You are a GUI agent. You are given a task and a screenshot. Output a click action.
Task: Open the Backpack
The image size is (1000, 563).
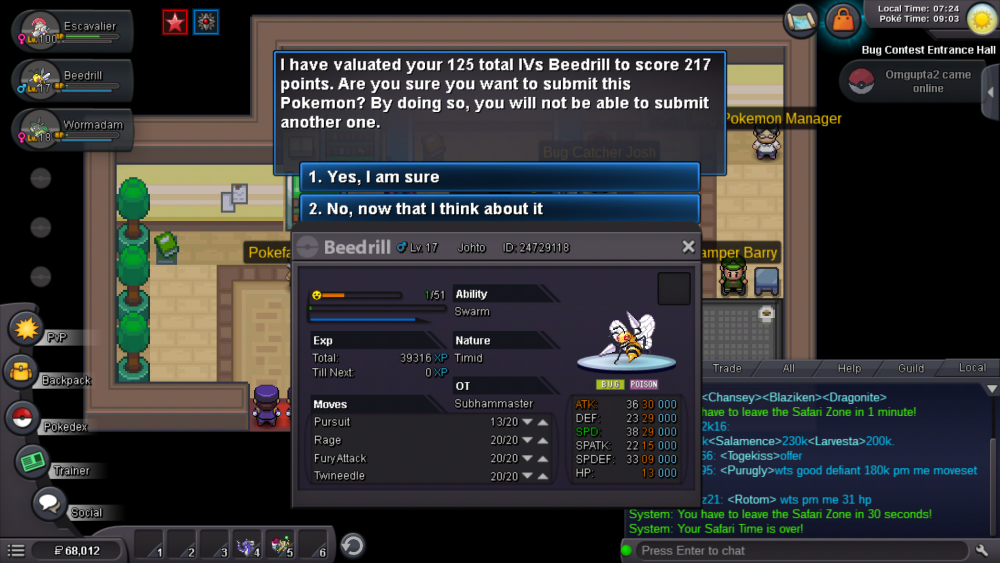(22, 372)
